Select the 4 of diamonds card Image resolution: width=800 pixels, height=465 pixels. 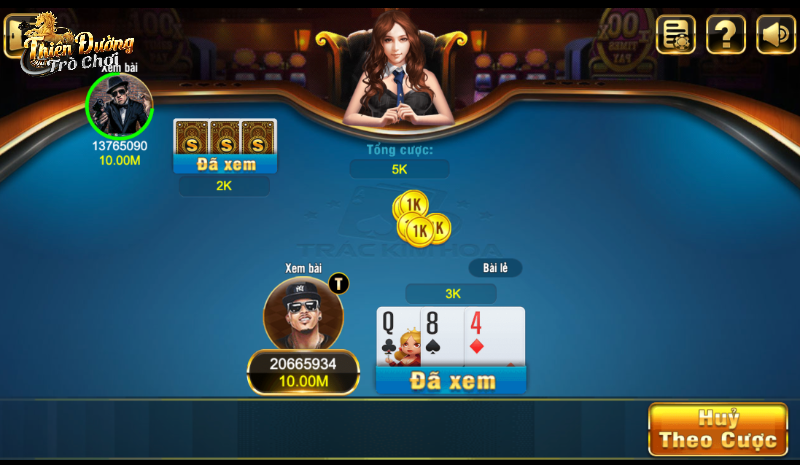[x=495, y=336]
